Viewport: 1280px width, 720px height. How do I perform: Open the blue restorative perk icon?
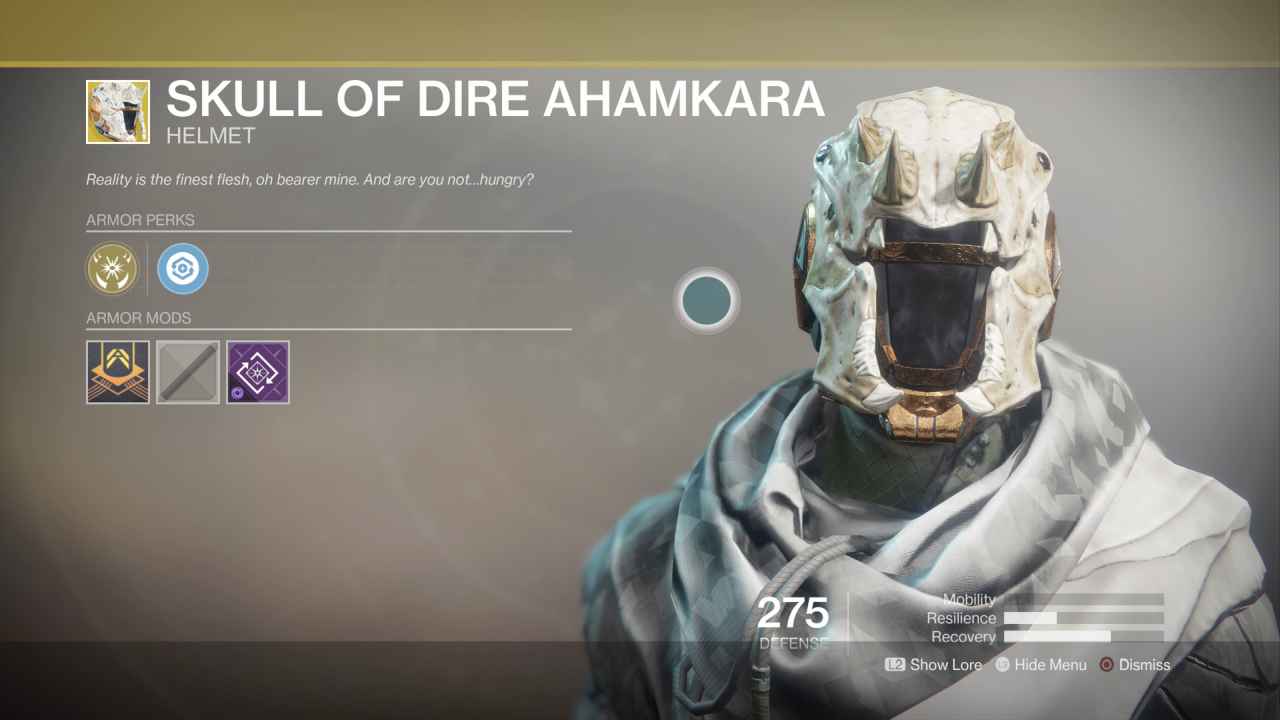[182, 268]
